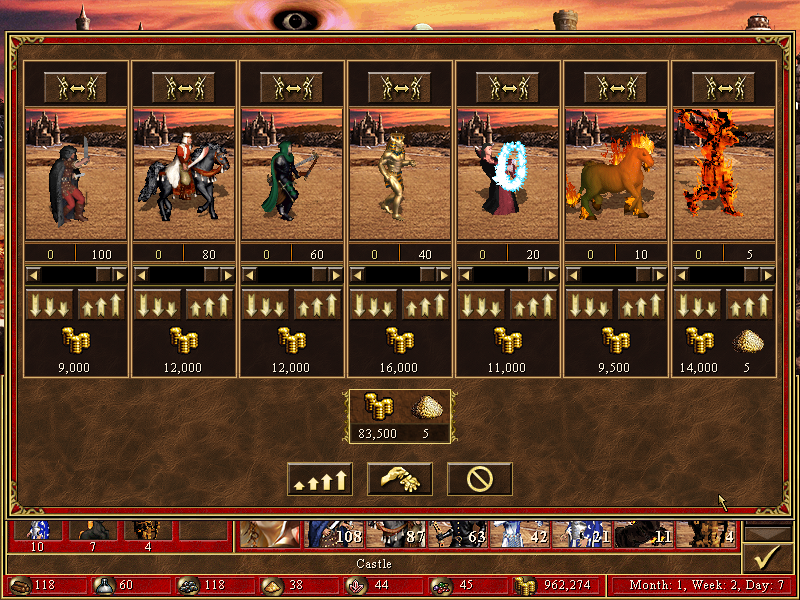This screenshot has width=800, height=600.
Task: Set the green-cloaked archer count to maximum
Action: tap(318, 304)
